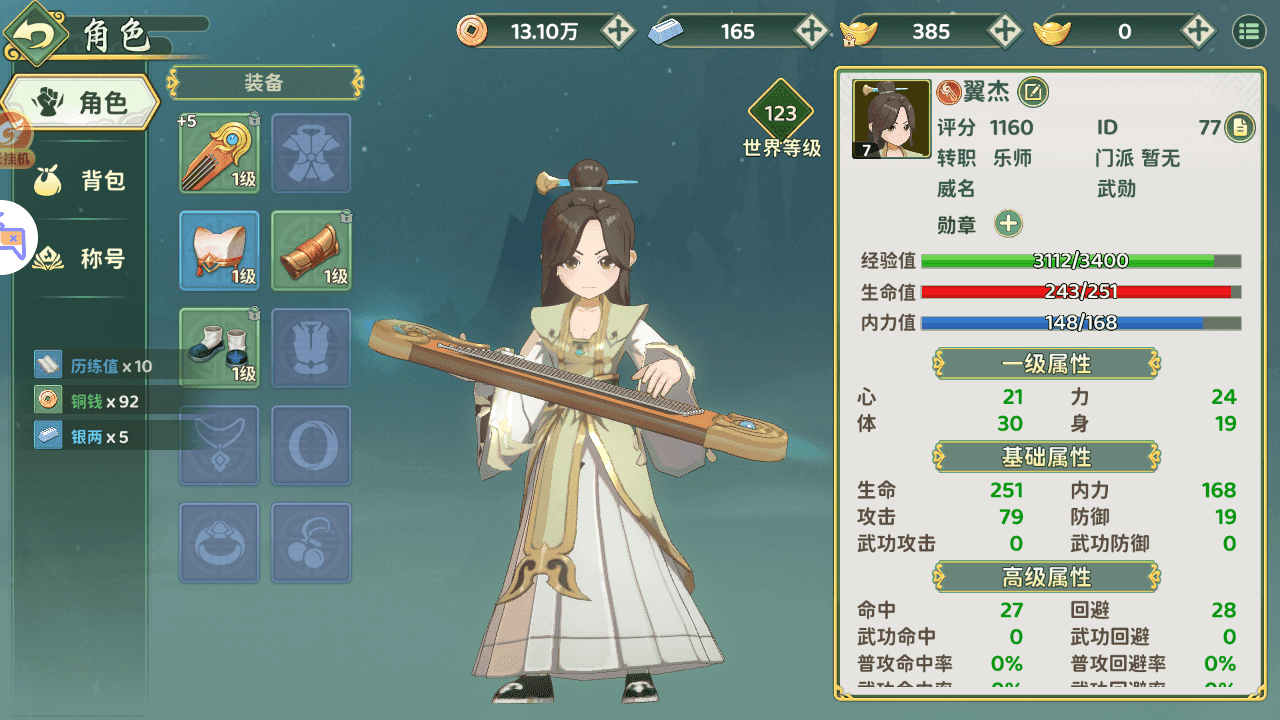Switch to the 角色 tab
The image size is (1280, 720).
pyautogui.click(x=80, y=100)
